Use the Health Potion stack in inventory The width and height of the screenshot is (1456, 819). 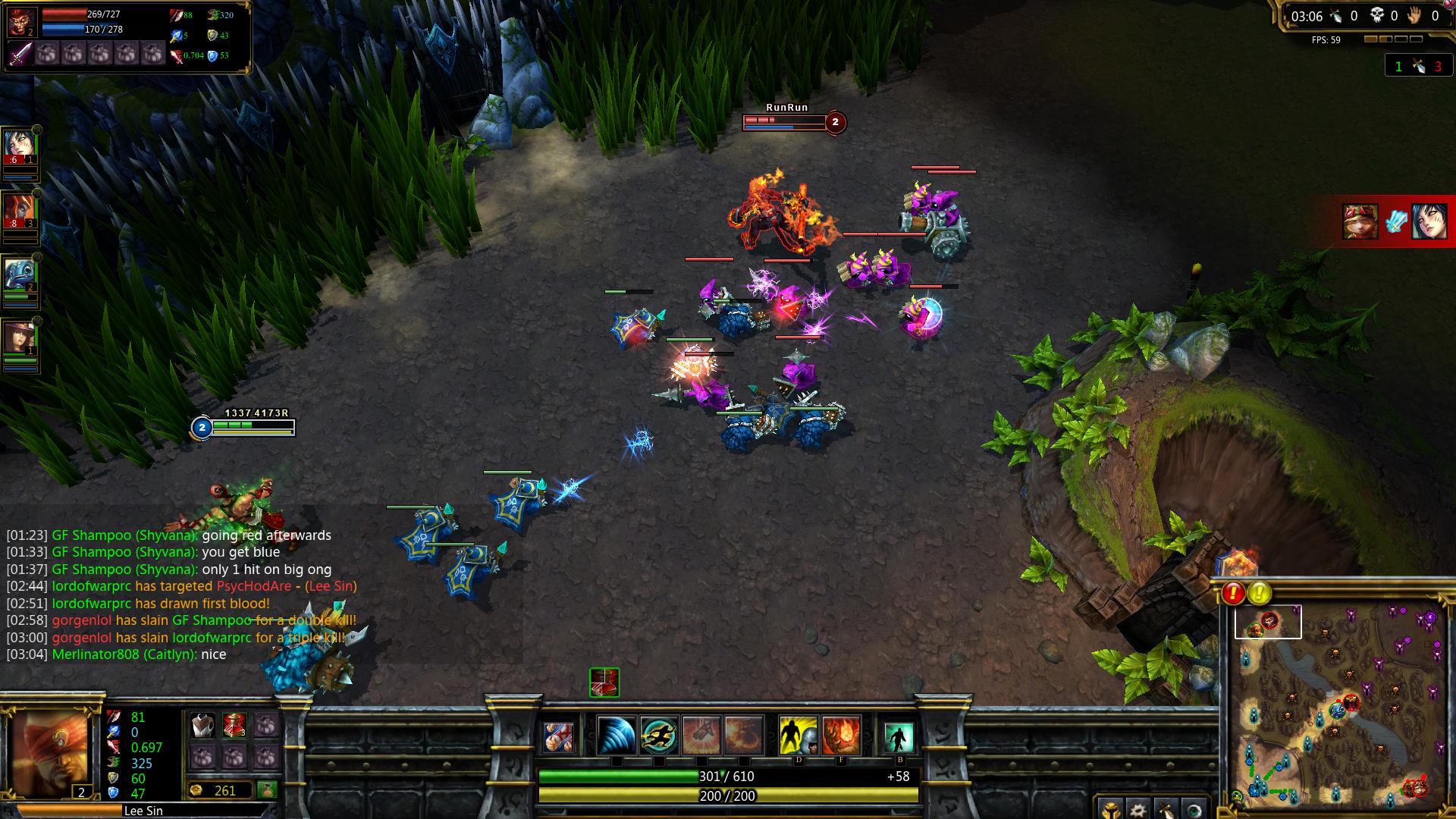click(x=234, y=726)
